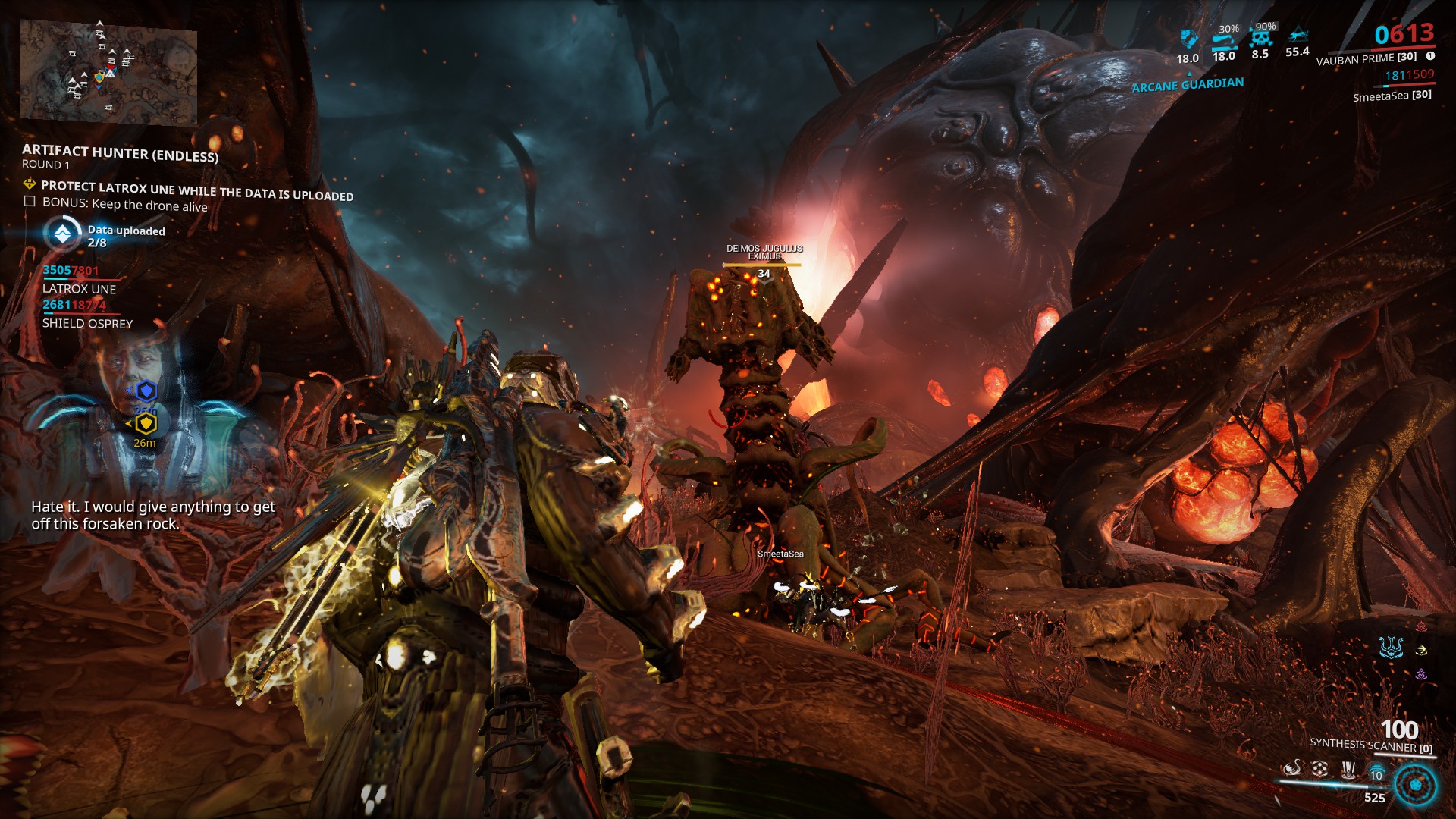Click the Data uploaded progress icon
Screen dimensions: 1456x819
pyautogui.click(x=62, y=234)
